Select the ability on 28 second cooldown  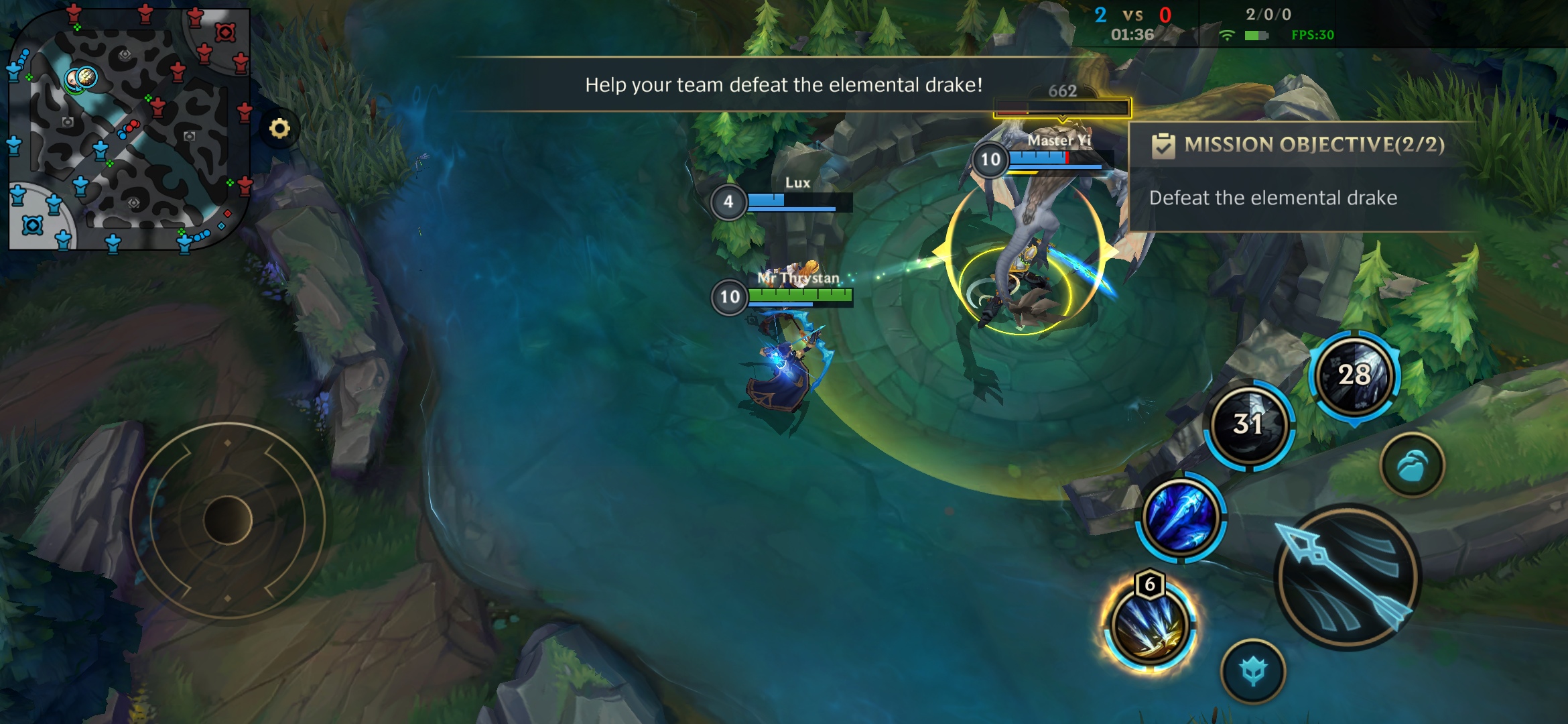1354,375
